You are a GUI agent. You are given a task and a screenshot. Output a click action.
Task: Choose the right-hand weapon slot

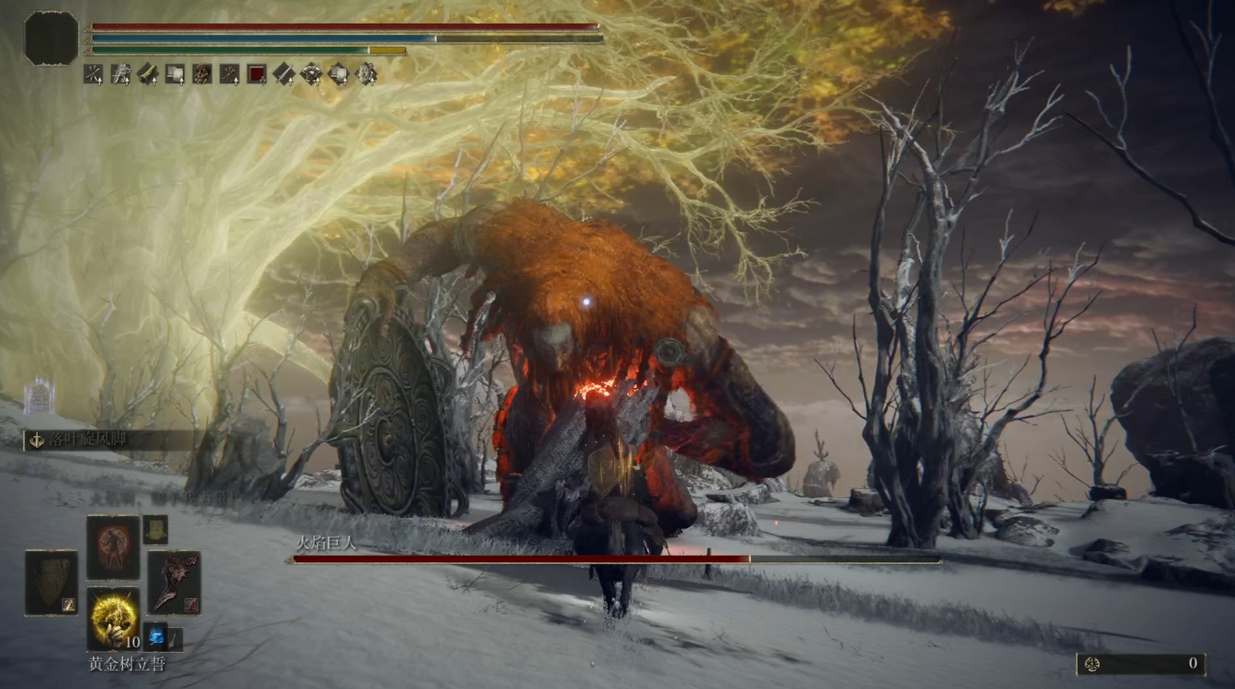point(174,581)
